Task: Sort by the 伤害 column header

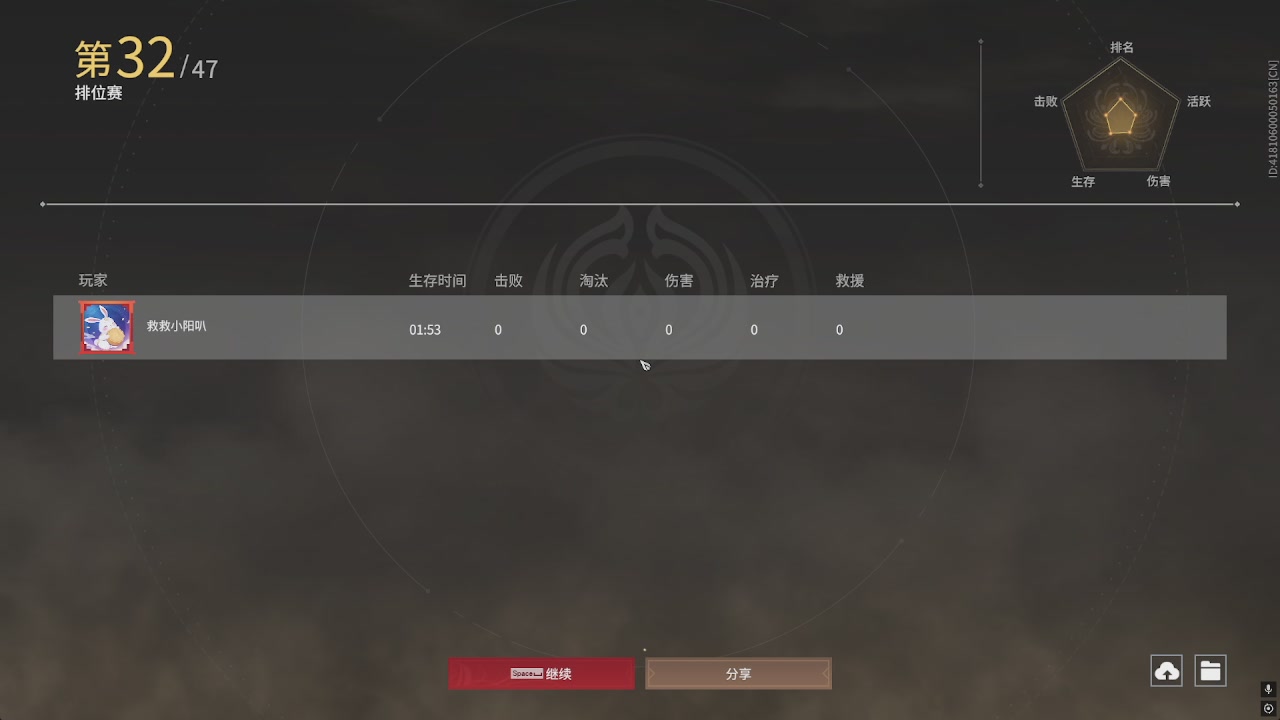Action: 679,281
